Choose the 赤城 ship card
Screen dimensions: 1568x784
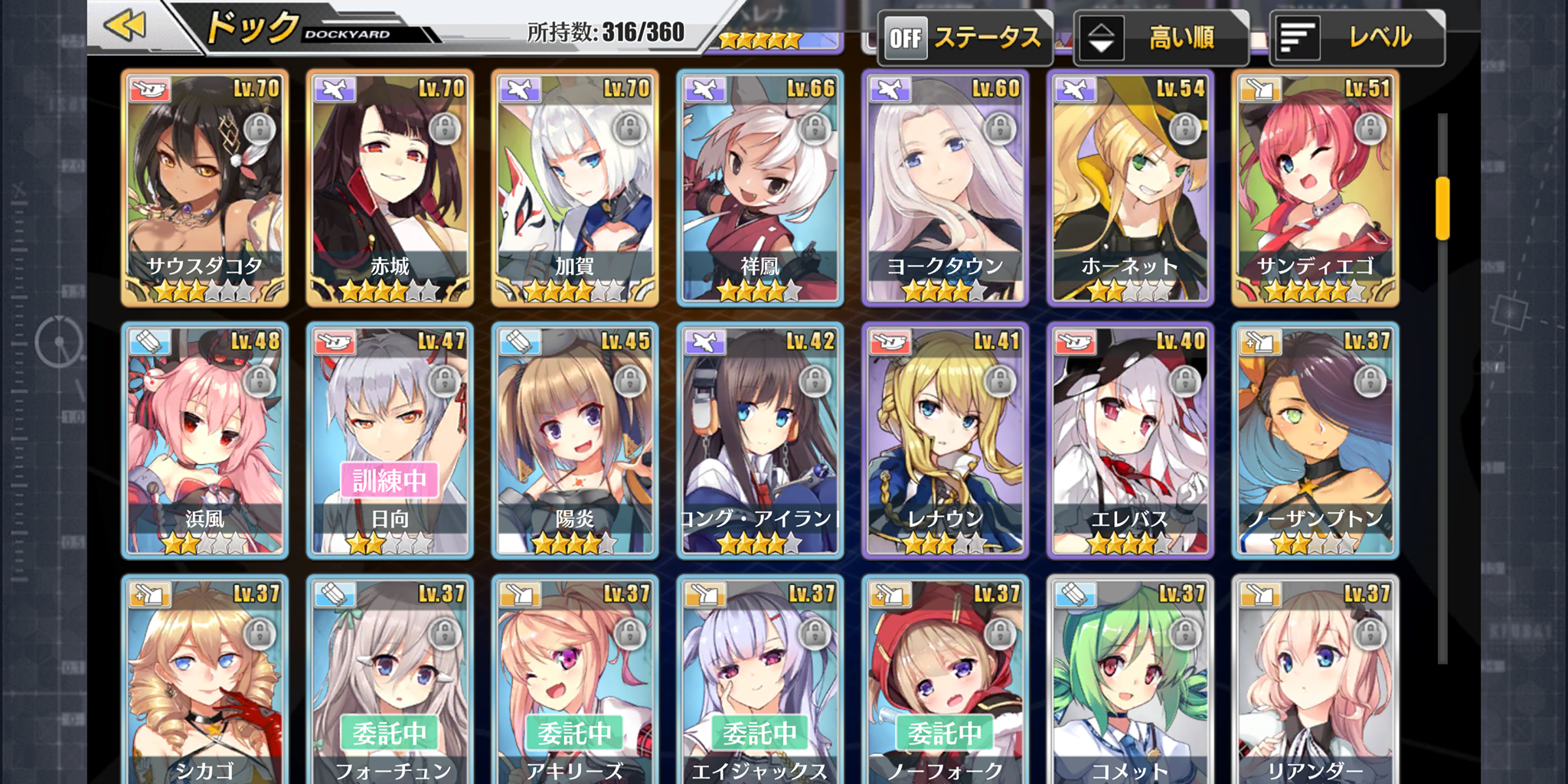[x=390, y=188]
